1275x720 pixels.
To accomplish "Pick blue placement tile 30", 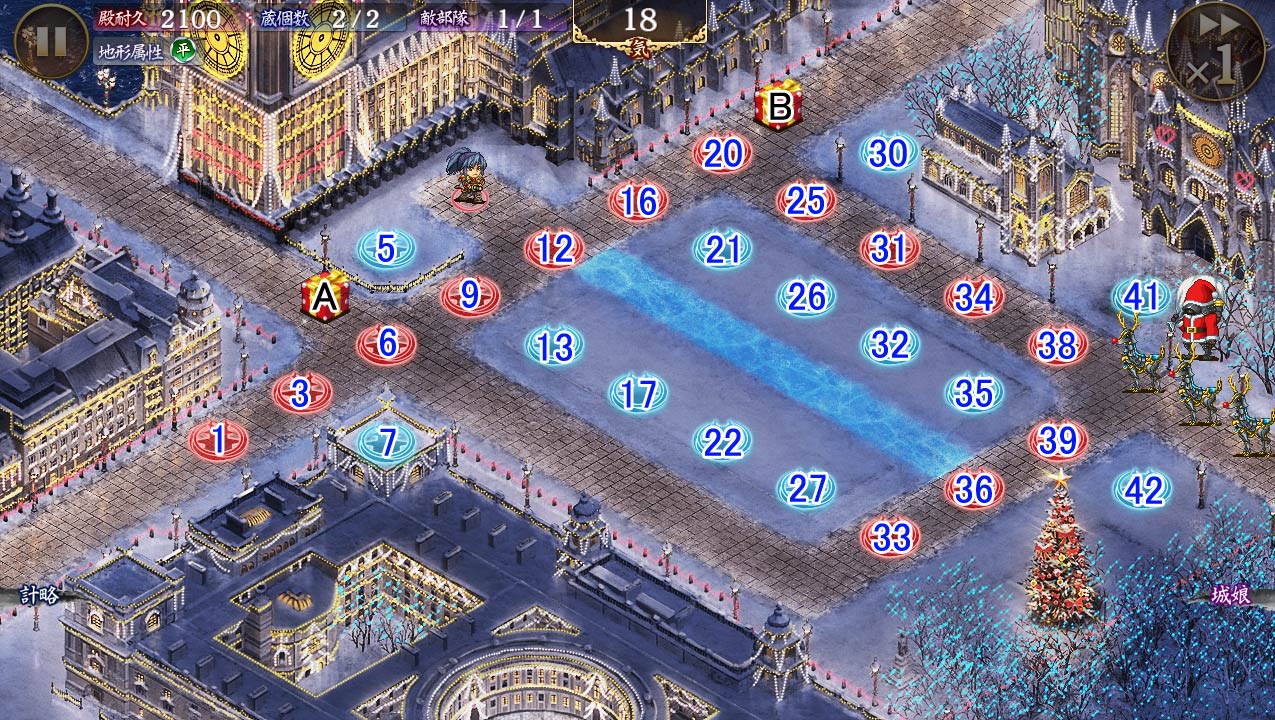I will (889, 154).
